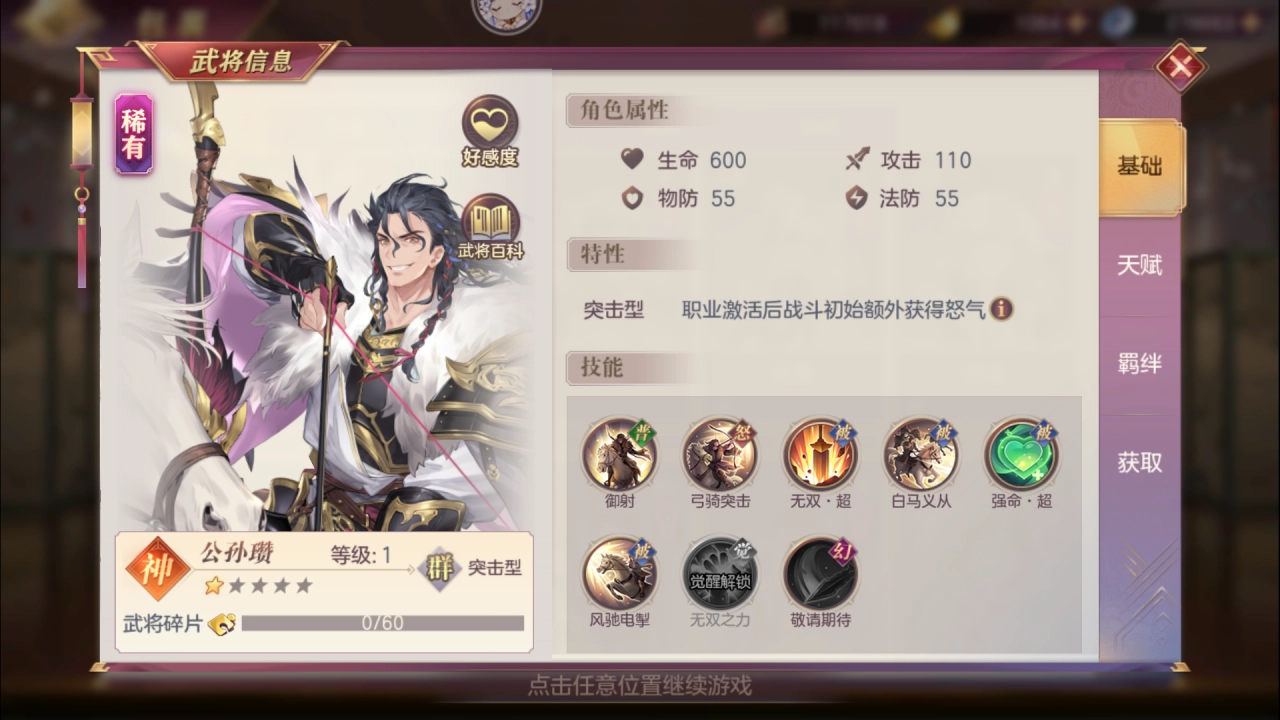View the 御射 skill icon
Viewport: 1280px width, 720px height.
point(619,455)
